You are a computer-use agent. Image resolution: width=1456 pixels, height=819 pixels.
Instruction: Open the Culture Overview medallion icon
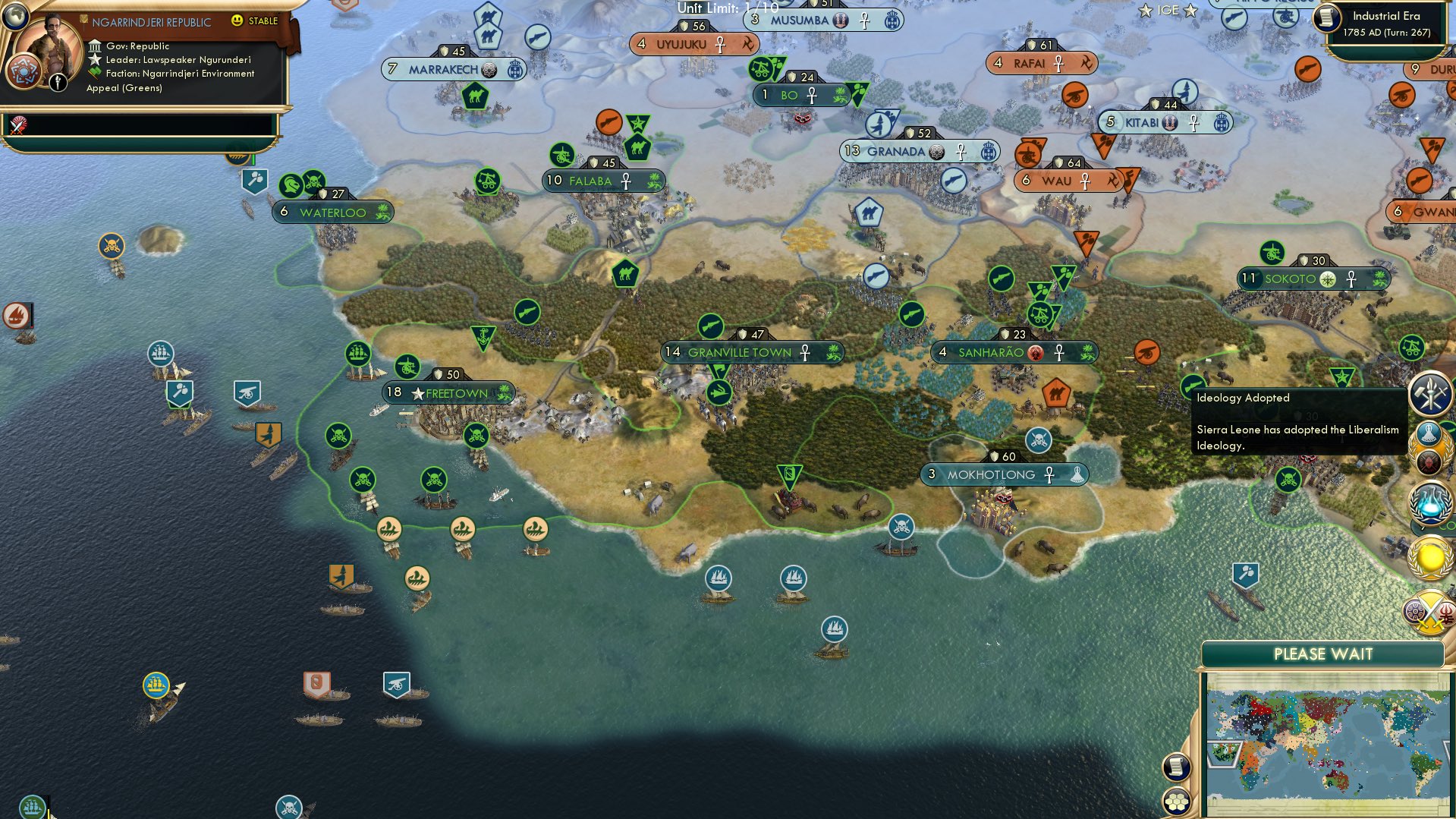click(1429, 448)
